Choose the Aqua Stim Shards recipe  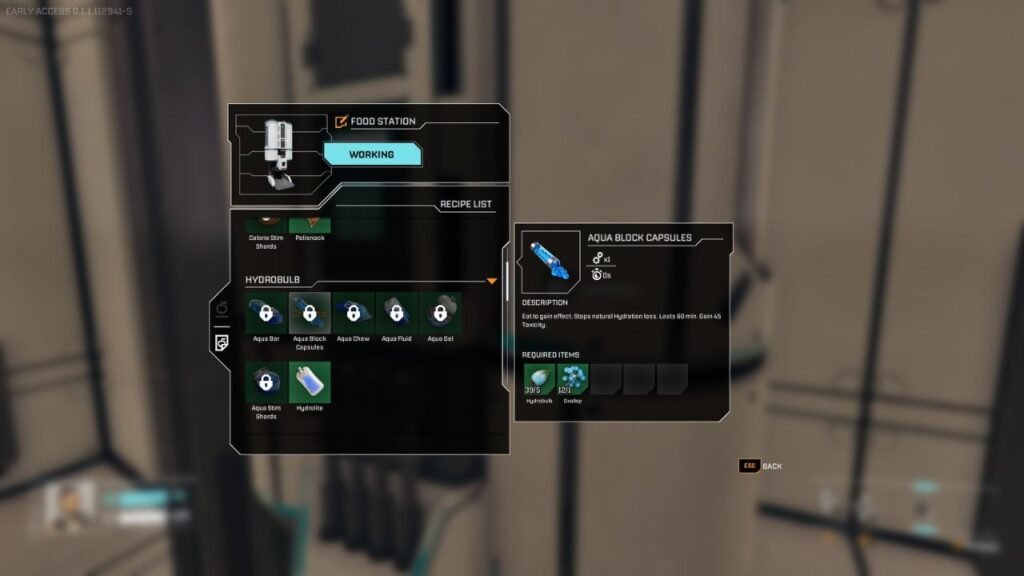(x=266, y=382)
